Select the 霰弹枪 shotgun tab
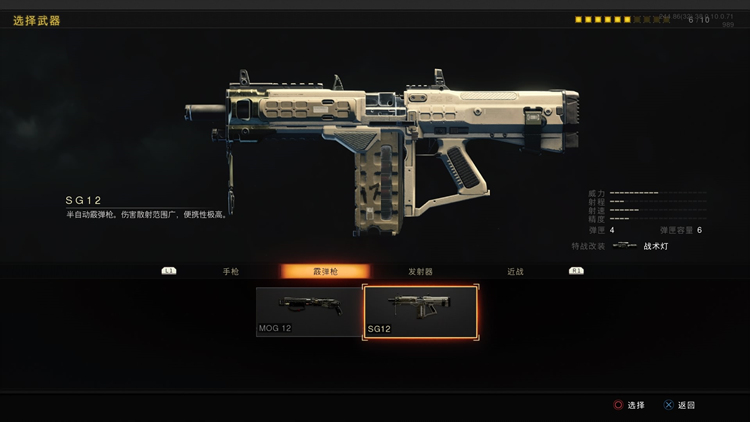Screen dimensions: 750x422 [325, 271]
